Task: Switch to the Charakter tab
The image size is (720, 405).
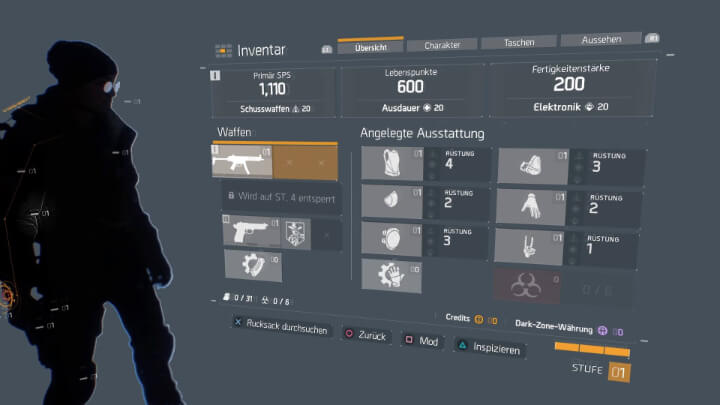Action: click(x=441, y=45)
